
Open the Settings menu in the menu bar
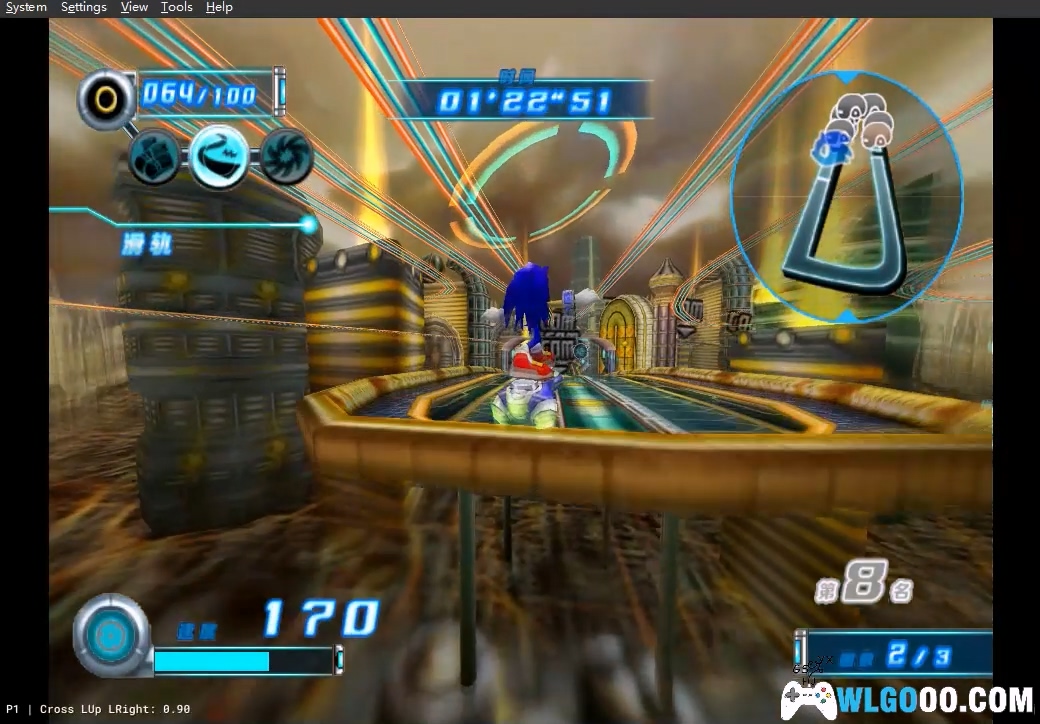click(83, 7)
